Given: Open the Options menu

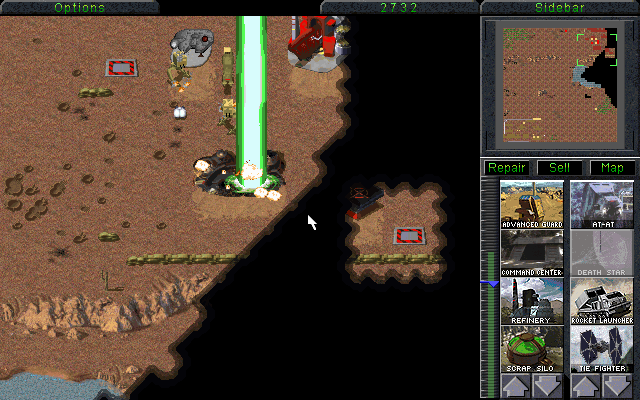Looking at the screenshot, I should pos(79,7).
